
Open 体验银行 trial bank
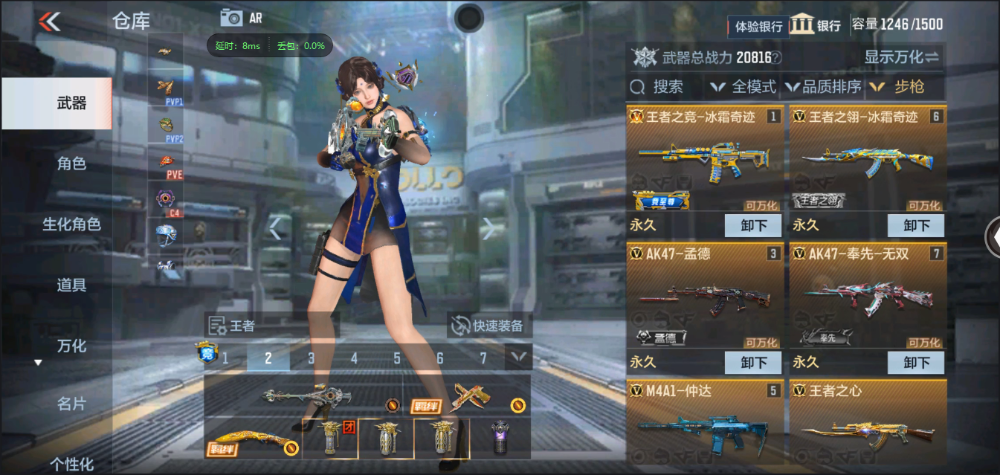pos(759,26)
